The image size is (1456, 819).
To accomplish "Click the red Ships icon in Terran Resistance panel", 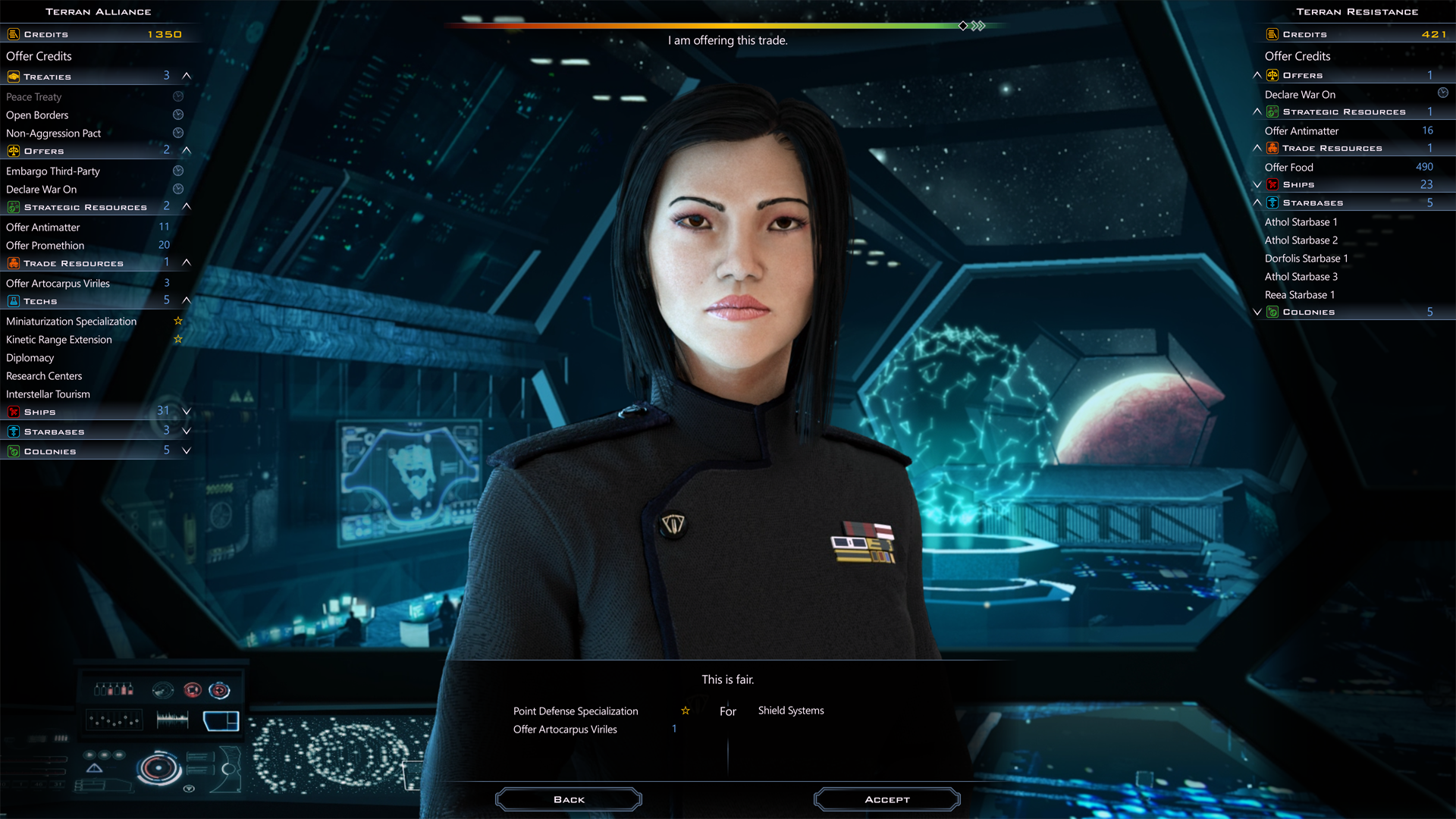I will pos(1272,184).
